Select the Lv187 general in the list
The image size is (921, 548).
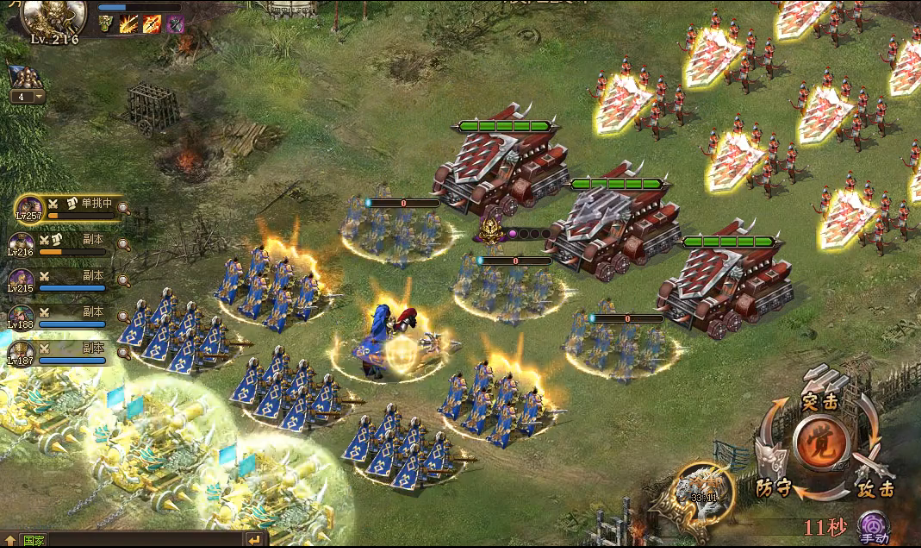pyautogui.click(x=22, y=354)
